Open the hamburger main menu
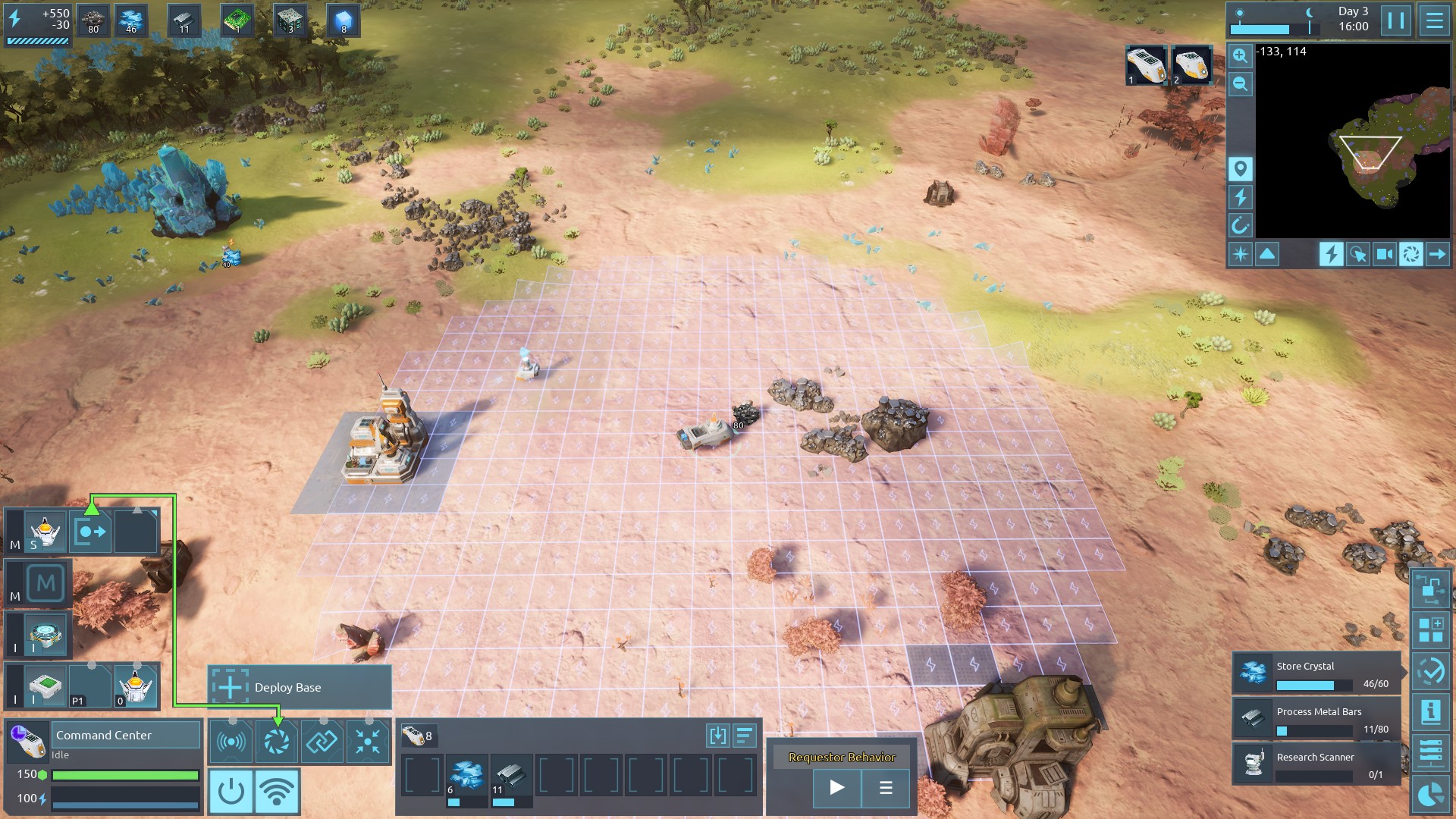Image resolution: width=1456 pixels, height=819 pixels. [x=1434, y=20]
